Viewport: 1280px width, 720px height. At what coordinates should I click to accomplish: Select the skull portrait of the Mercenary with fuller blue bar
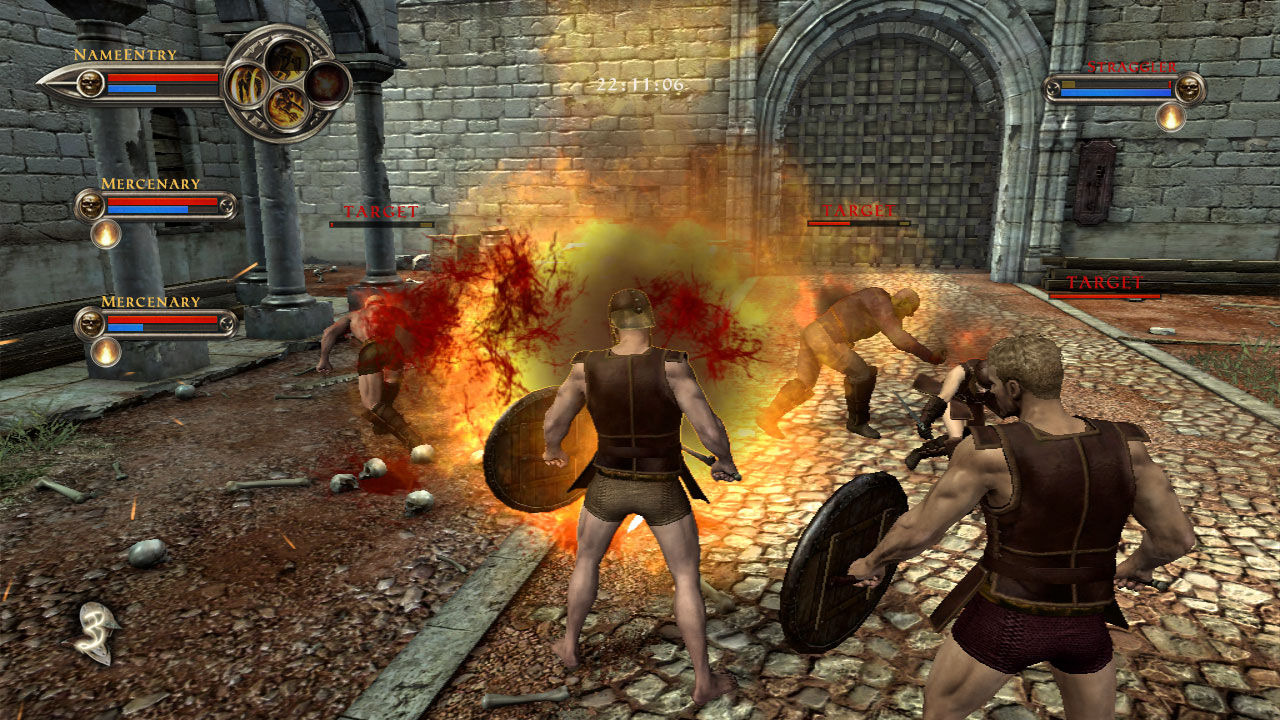click(90, 206)
